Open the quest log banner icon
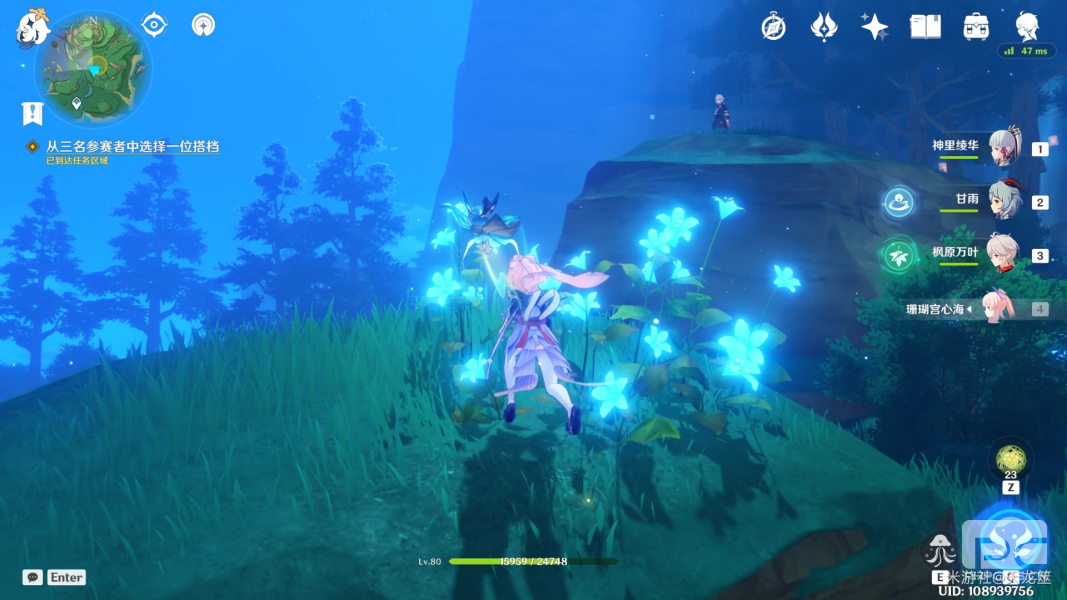Screen dimensions: 1067x600 point(32,113)
